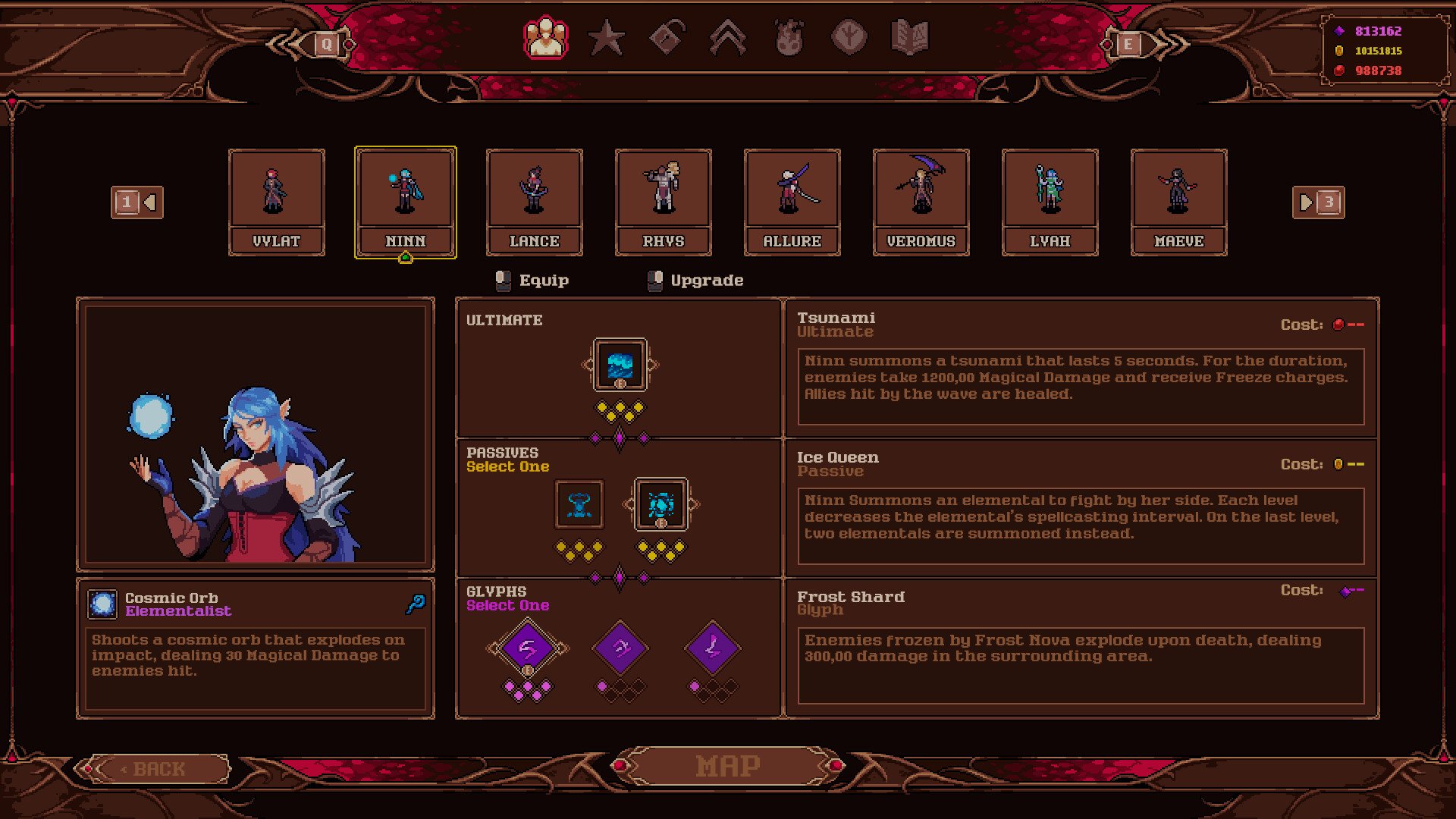Switch to the star tab
Viewport: 1456px width, 819px height.
[x=607, y=38]
